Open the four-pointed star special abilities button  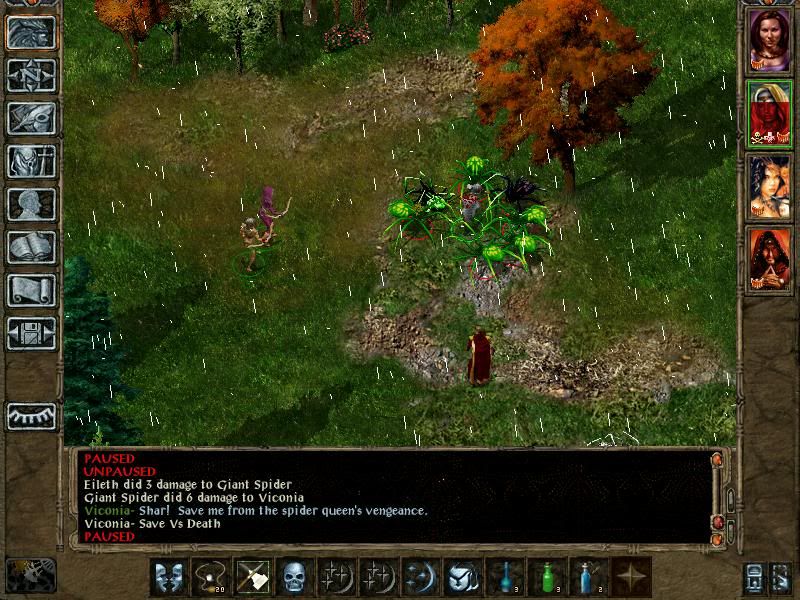(630, 577)
